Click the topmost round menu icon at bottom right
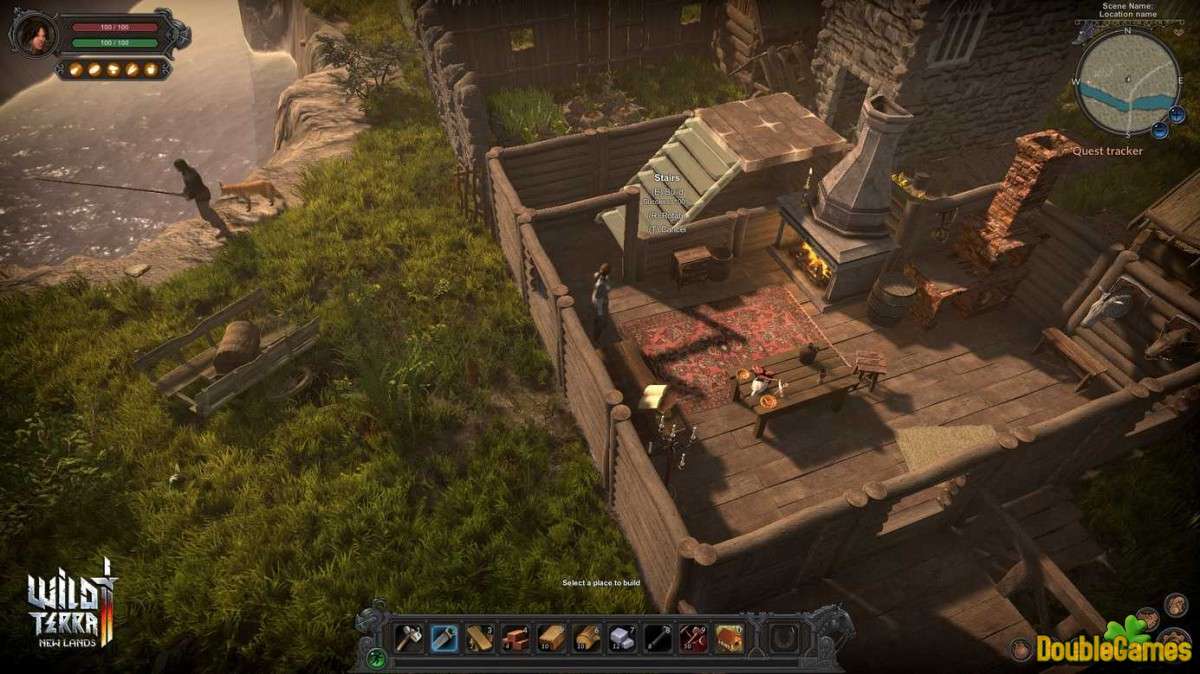This screenshot has width=1200, height=674. point(1175,601)
